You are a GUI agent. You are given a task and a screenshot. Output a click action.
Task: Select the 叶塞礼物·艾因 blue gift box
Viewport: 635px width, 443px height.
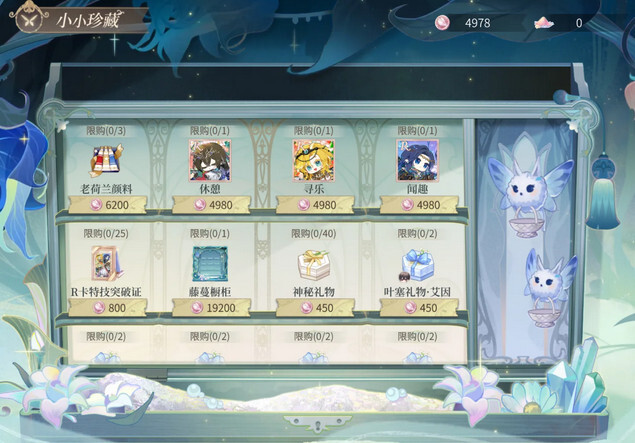417,265
